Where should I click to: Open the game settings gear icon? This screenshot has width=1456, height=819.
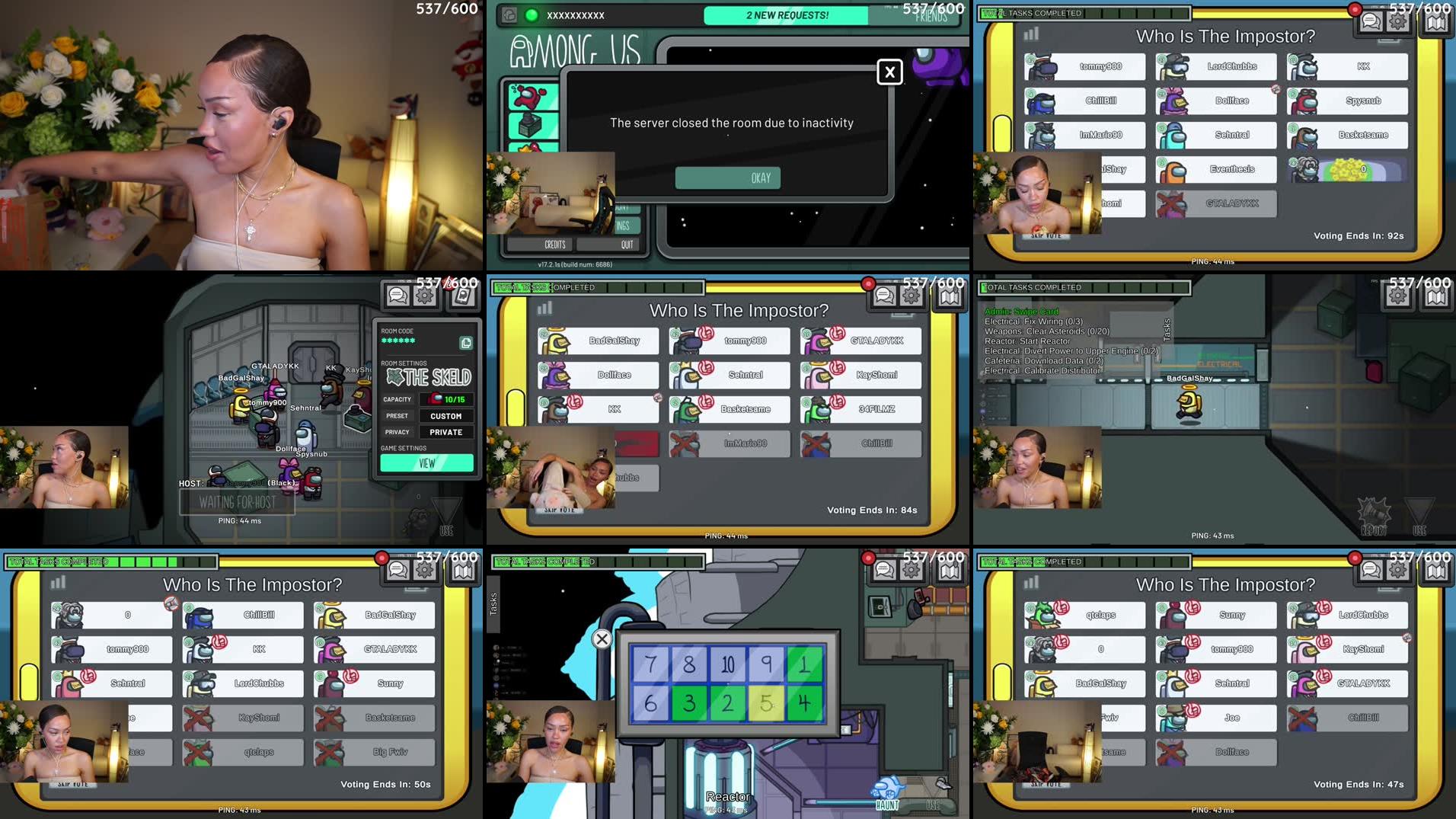click(425, 295)
